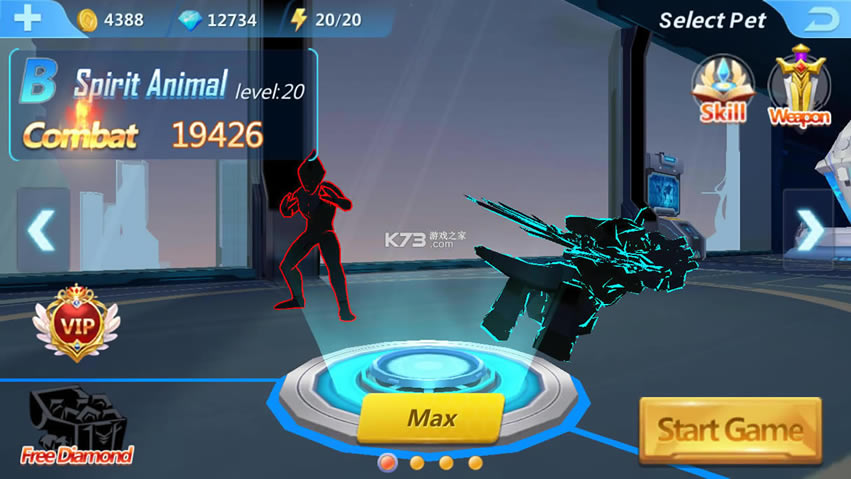Screen dimensions: 851x479
Task: Click the yellow Max upgrade button
Action: pos(431,419)
